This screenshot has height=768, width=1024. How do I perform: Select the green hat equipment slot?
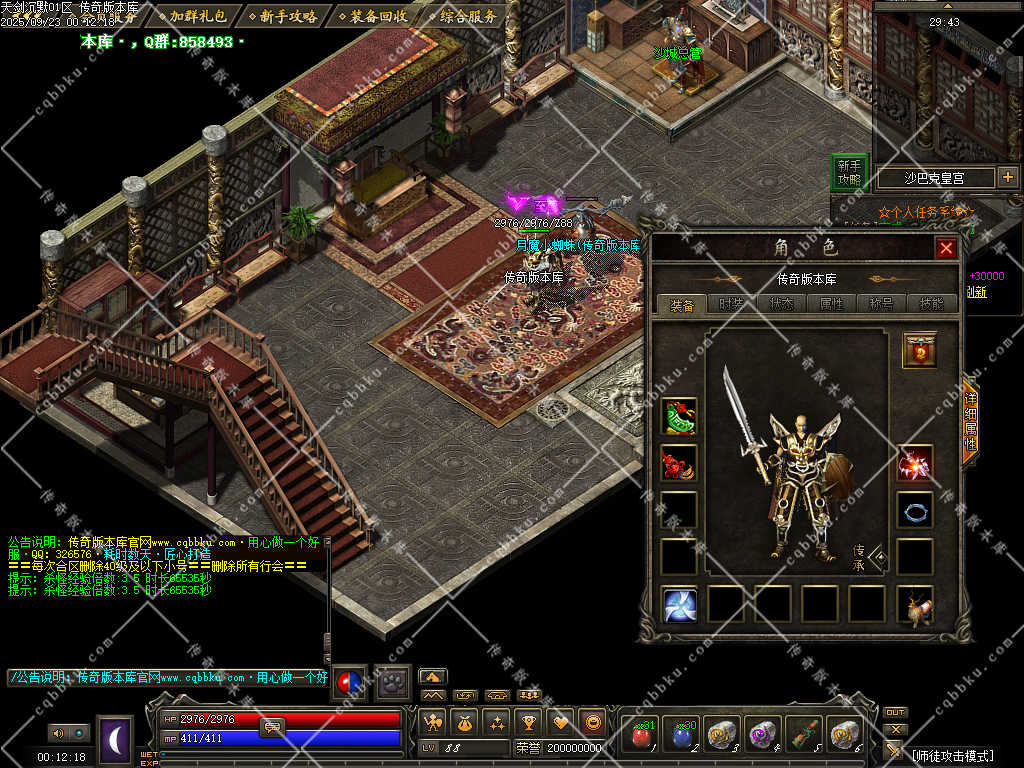[679, 416]
